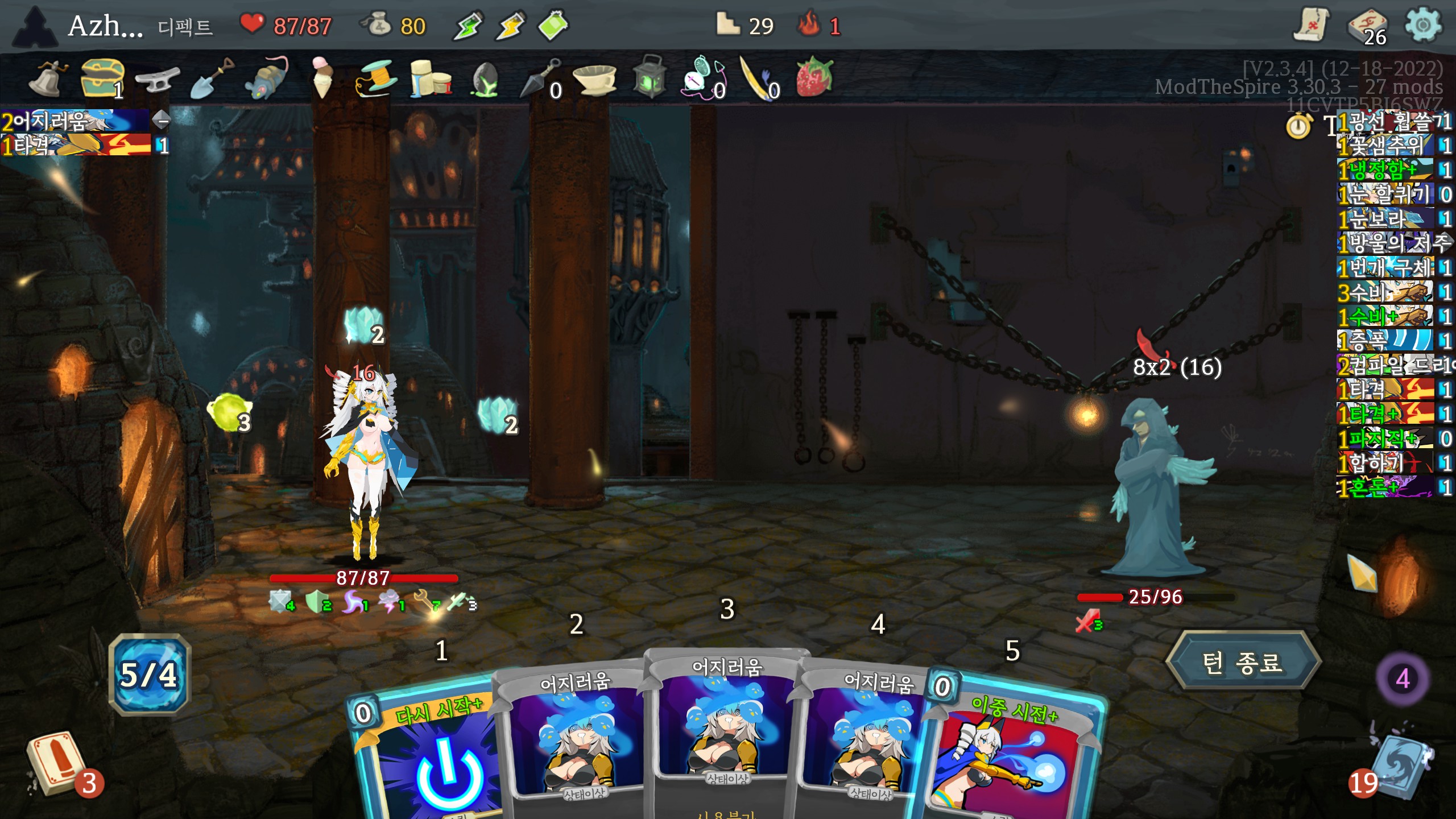
Task: View the discard pile
Action: pyautogui.click(x=1399, y=768)
